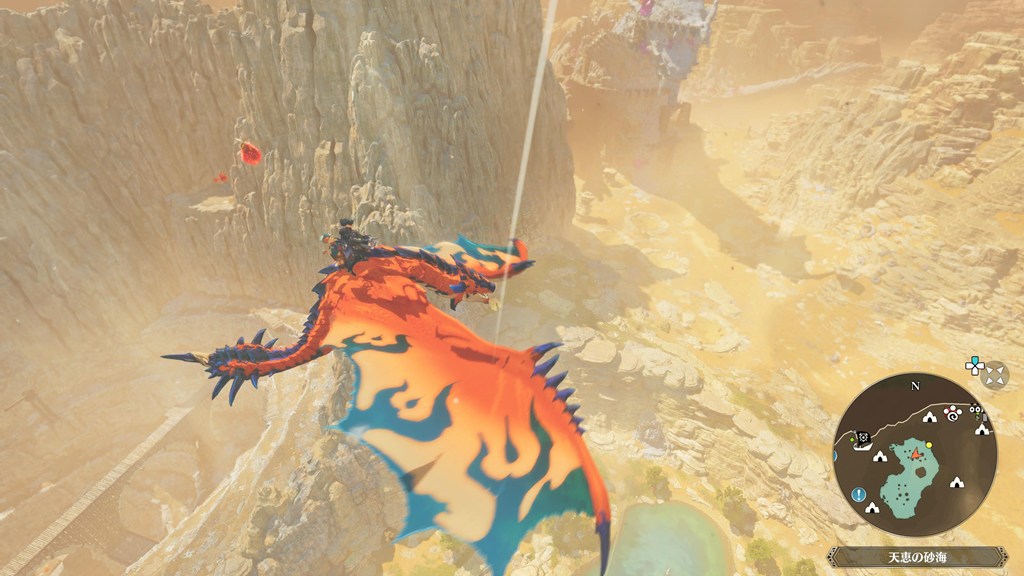Screen dimensions: 1024x576
Task: Select the blue exclamation quest marker
Action: click(859, 494)
